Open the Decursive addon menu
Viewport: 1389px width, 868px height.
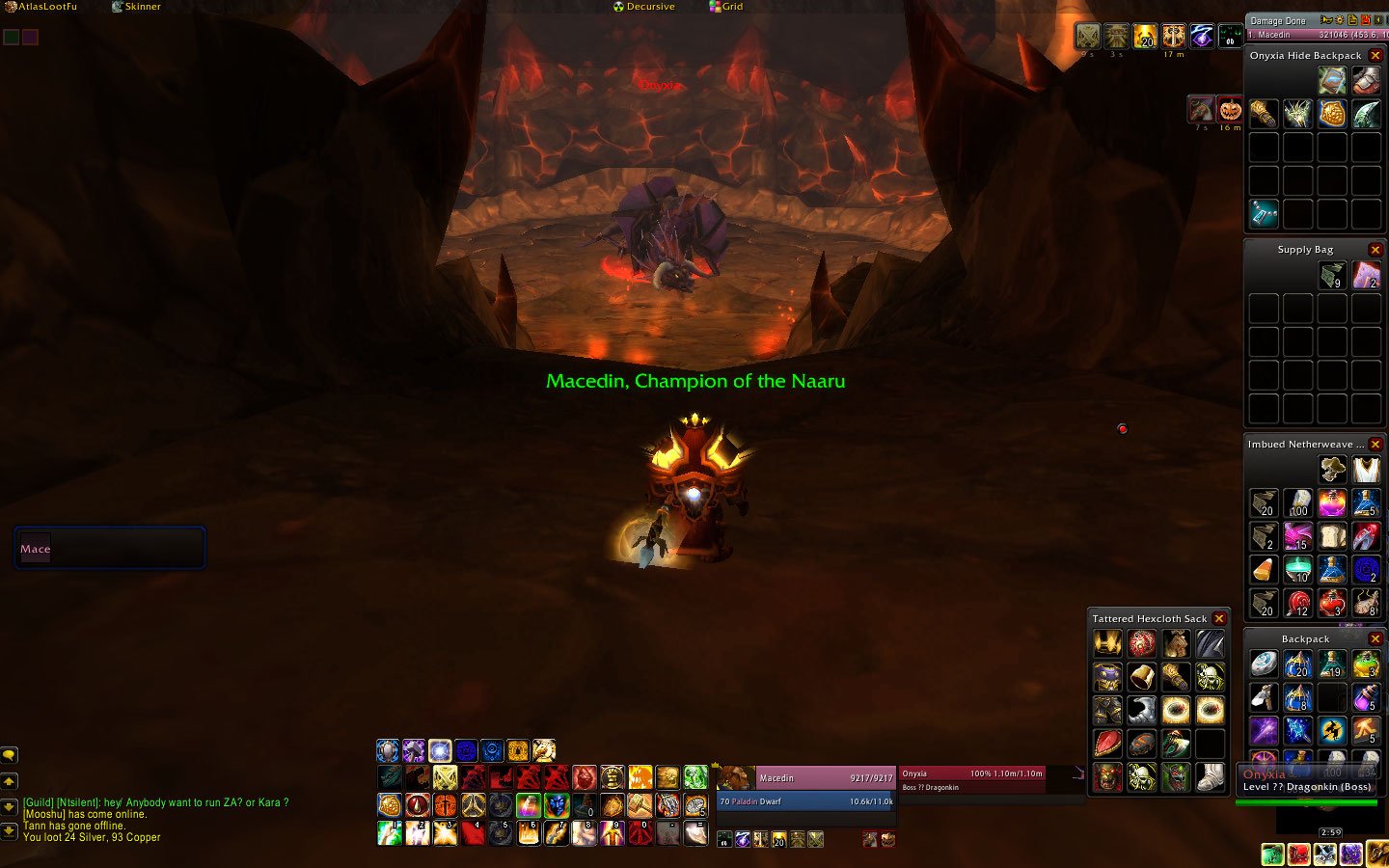click(644, 7)
